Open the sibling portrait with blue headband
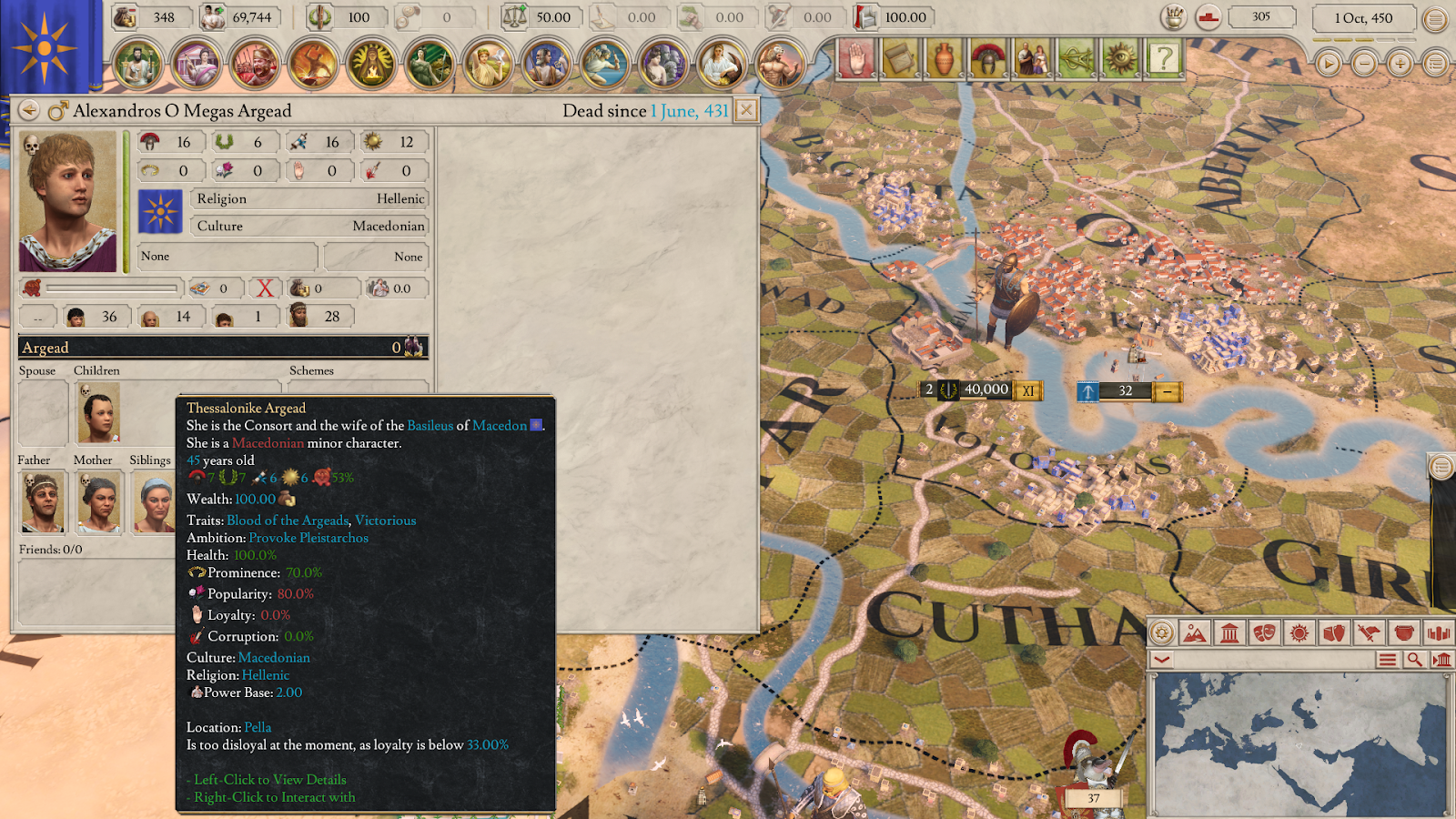The height and width of the screenshot is (819, 1456). 153,501
